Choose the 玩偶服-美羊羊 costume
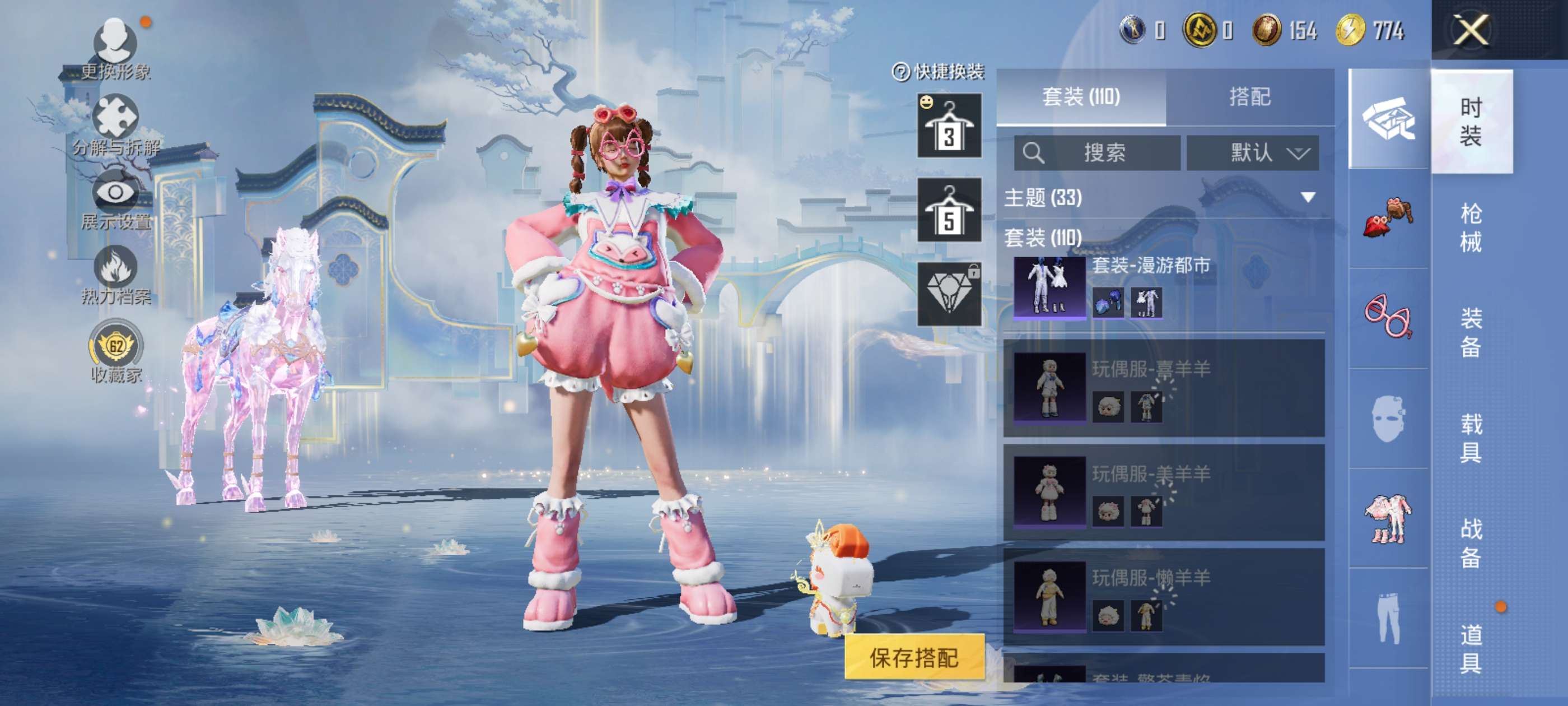Screen dimensions: 1568x706 [1163, 492]
